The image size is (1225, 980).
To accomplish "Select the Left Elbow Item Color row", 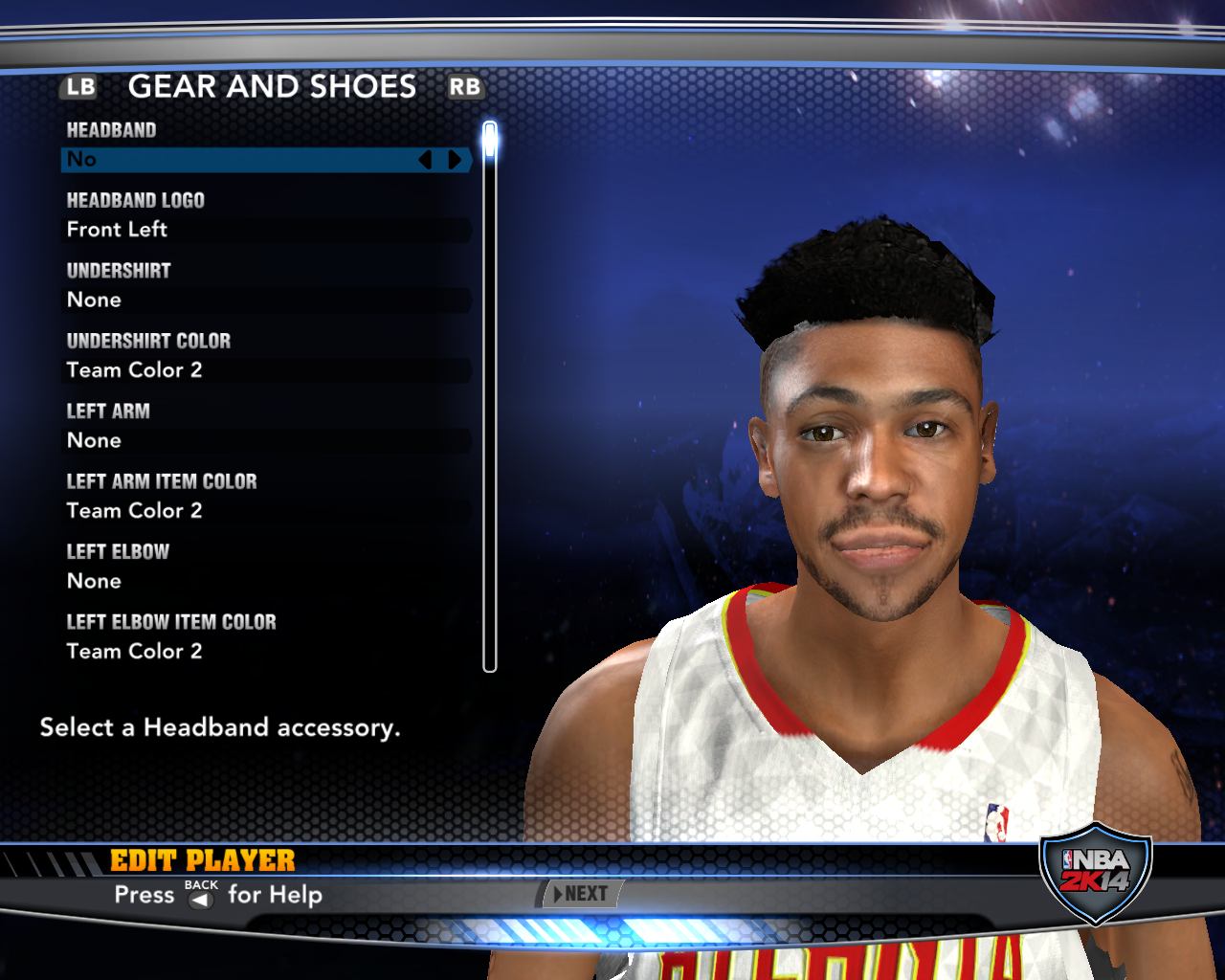I will point(266,652).
